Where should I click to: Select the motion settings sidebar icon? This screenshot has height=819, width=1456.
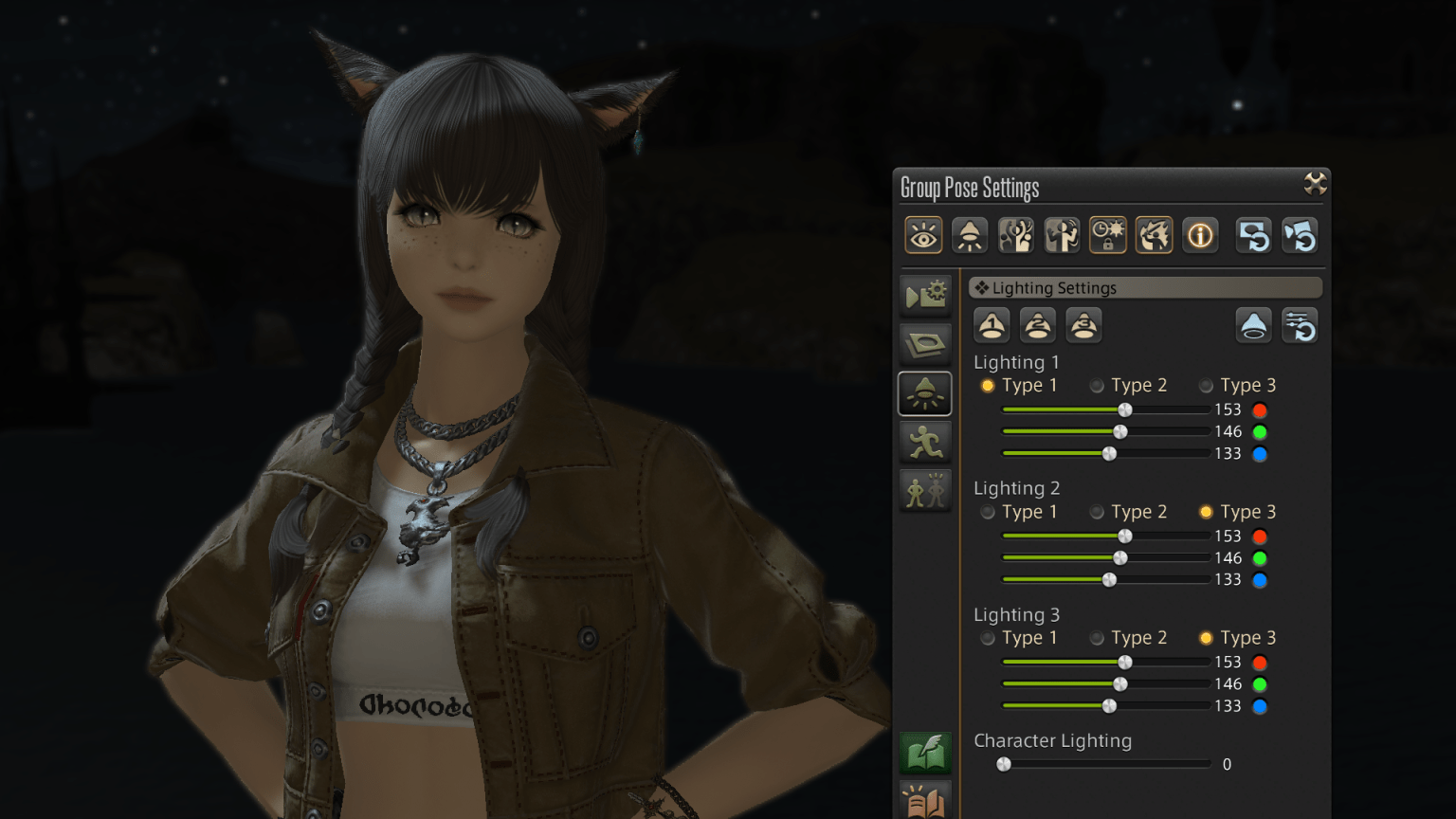(x=924, y=443)
